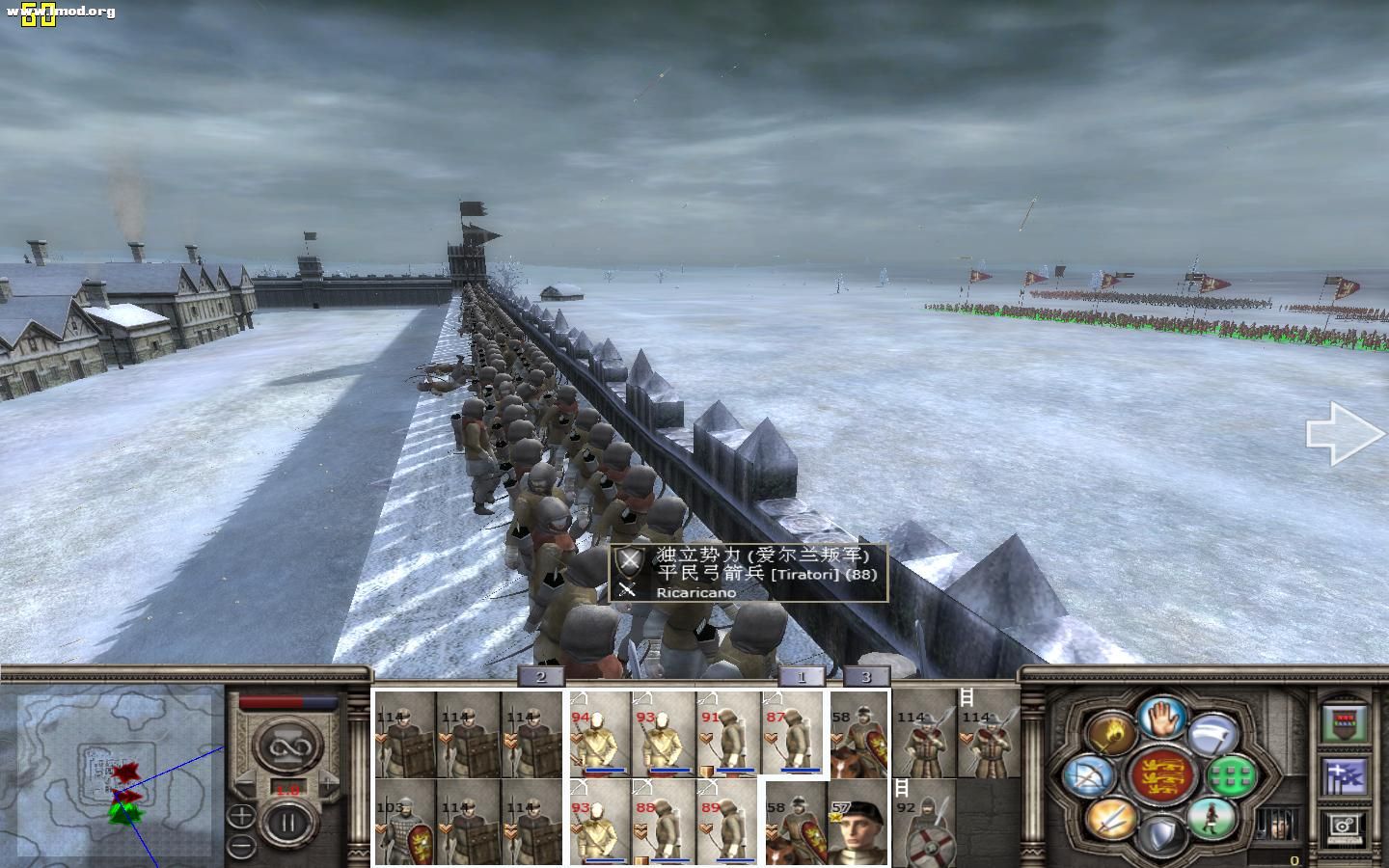Select the 92-man red cross shield unit
Screen dimensions: 1389x868
pos(924,825)
